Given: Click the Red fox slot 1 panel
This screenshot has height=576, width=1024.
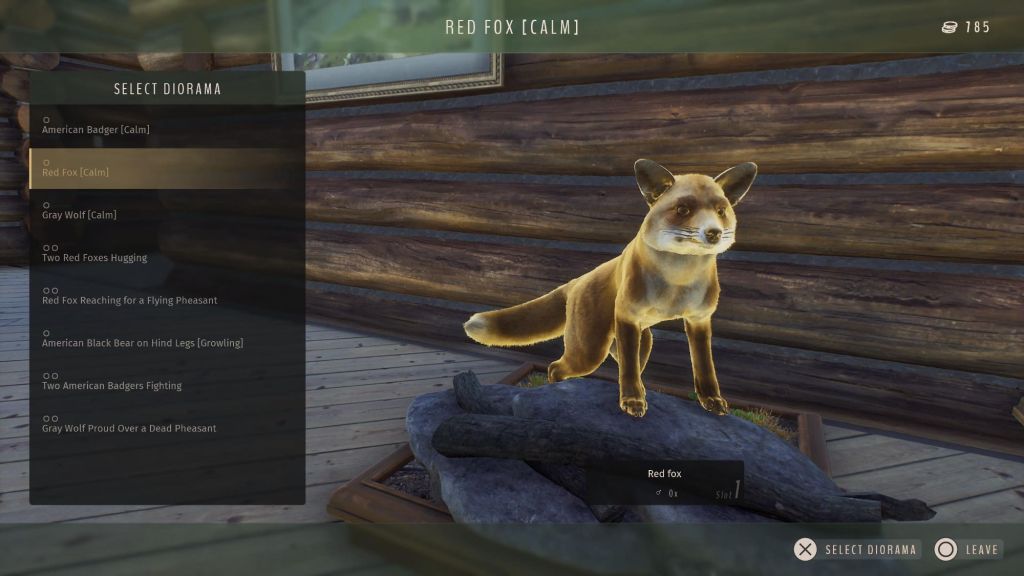Looking at the screenshot, I should [665, 482].
